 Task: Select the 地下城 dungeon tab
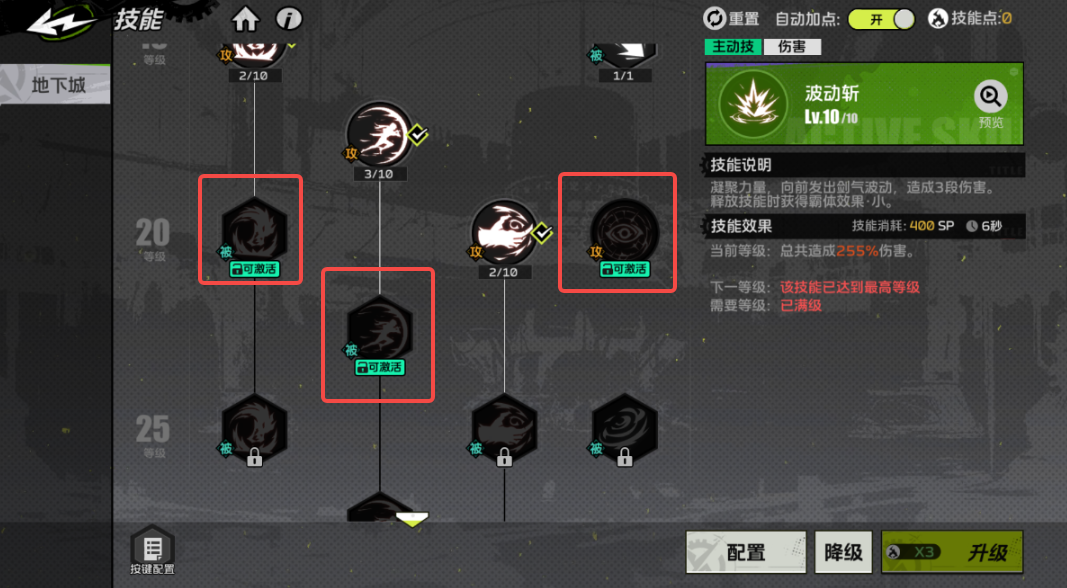(x=58, y=85)
